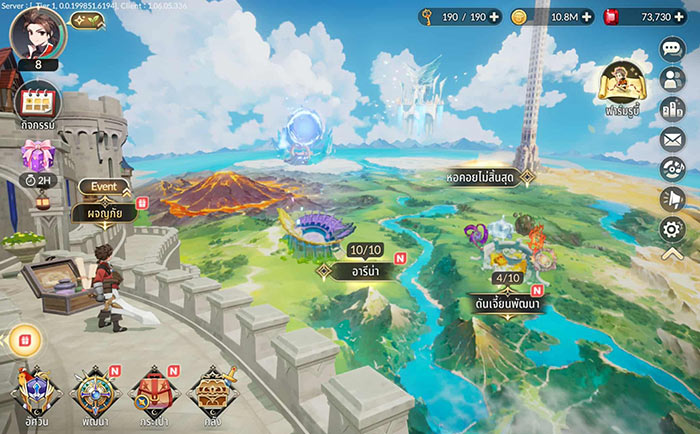Add red rubies with plus button
Screen dimensions: 700x434
pos(679,17)
